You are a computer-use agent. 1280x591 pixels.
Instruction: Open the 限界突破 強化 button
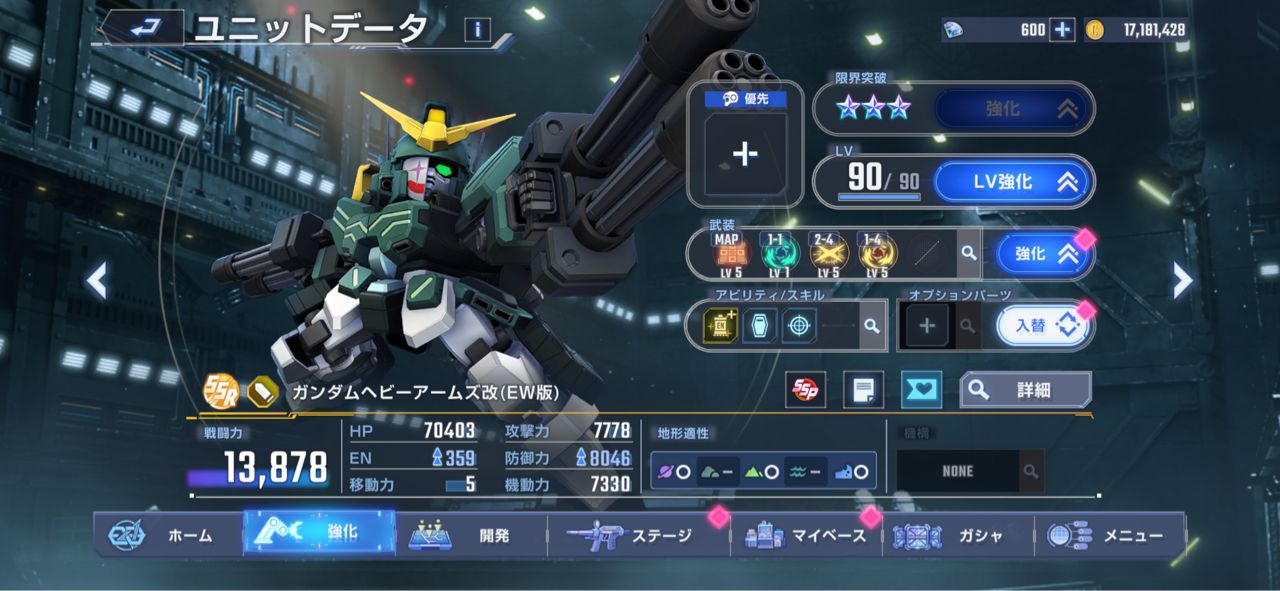1013,109
